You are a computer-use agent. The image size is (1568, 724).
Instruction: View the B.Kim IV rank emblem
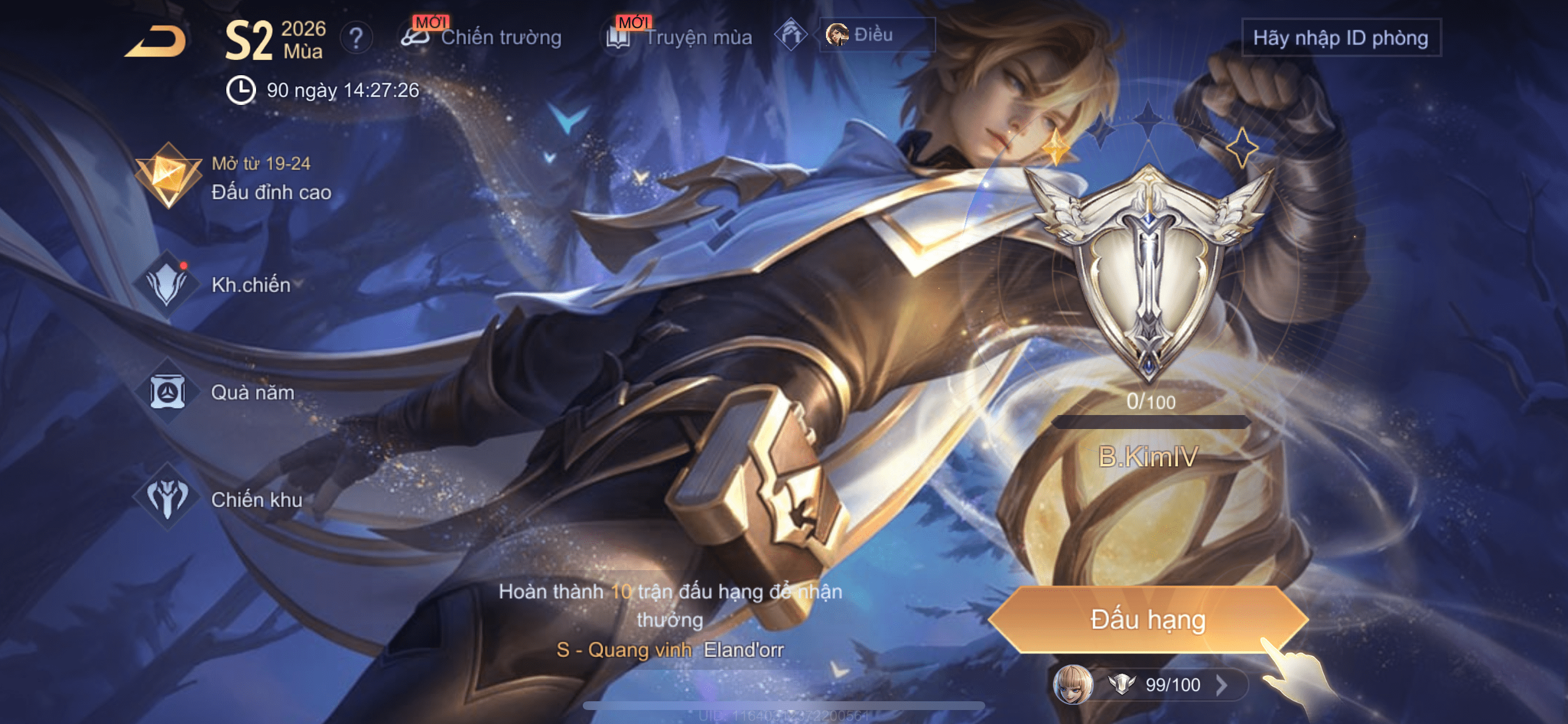point(1148,274)
